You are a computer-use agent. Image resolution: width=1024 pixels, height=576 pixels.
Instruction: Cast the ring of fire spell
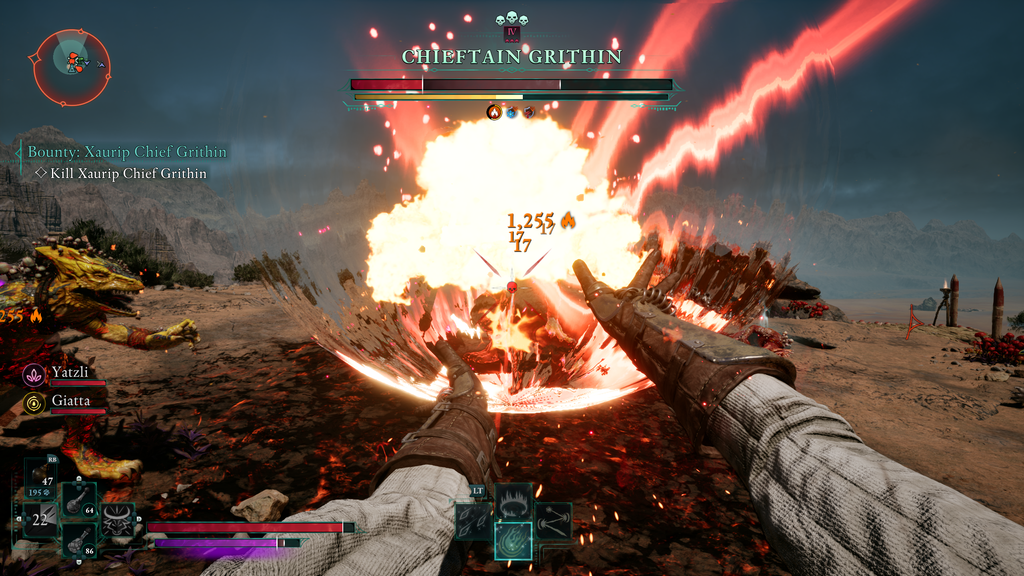coord(513,500)
